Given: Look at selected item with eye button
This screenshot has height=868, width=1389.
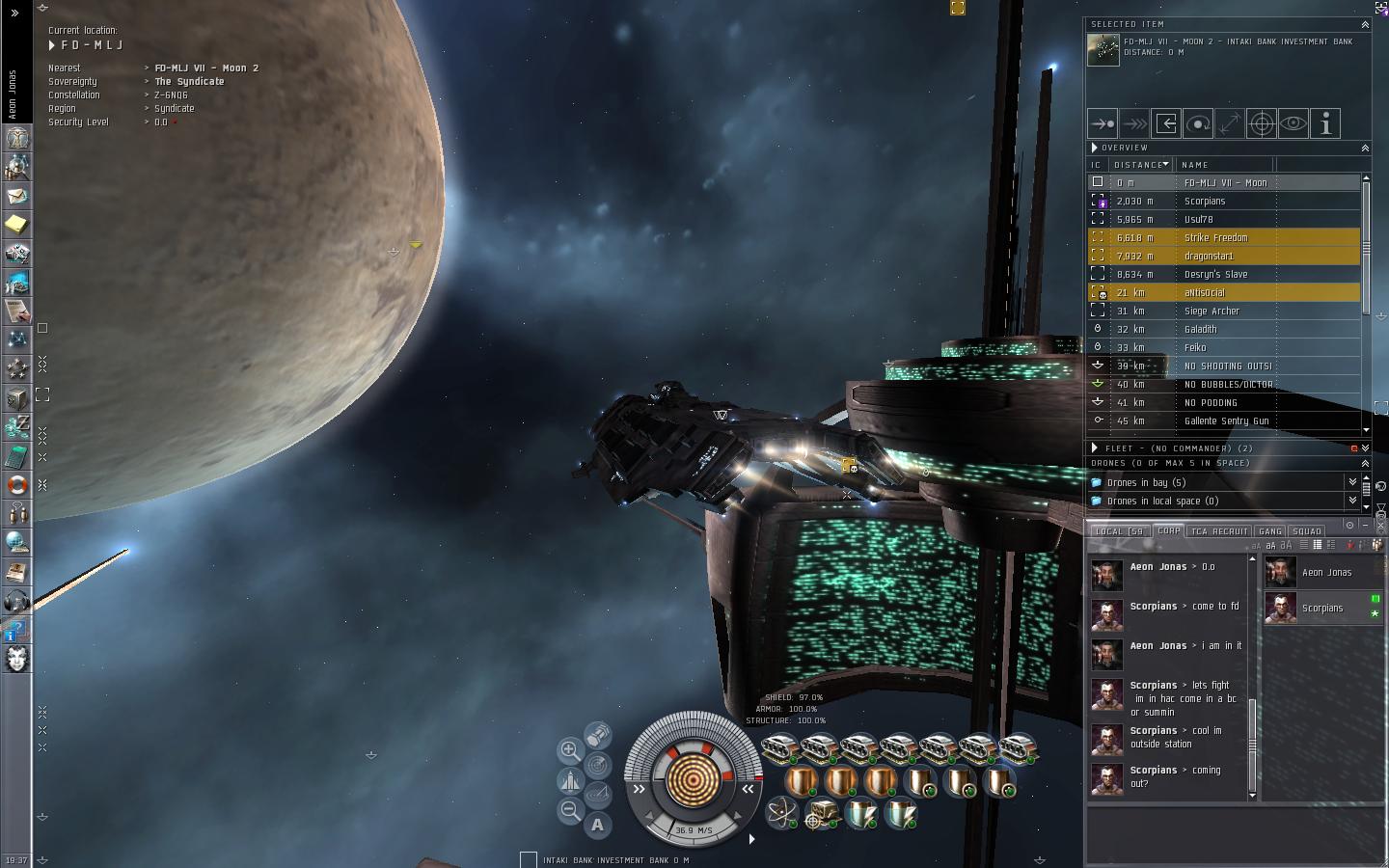Looking at the screenshot, I should click(x=1294, y=123).
